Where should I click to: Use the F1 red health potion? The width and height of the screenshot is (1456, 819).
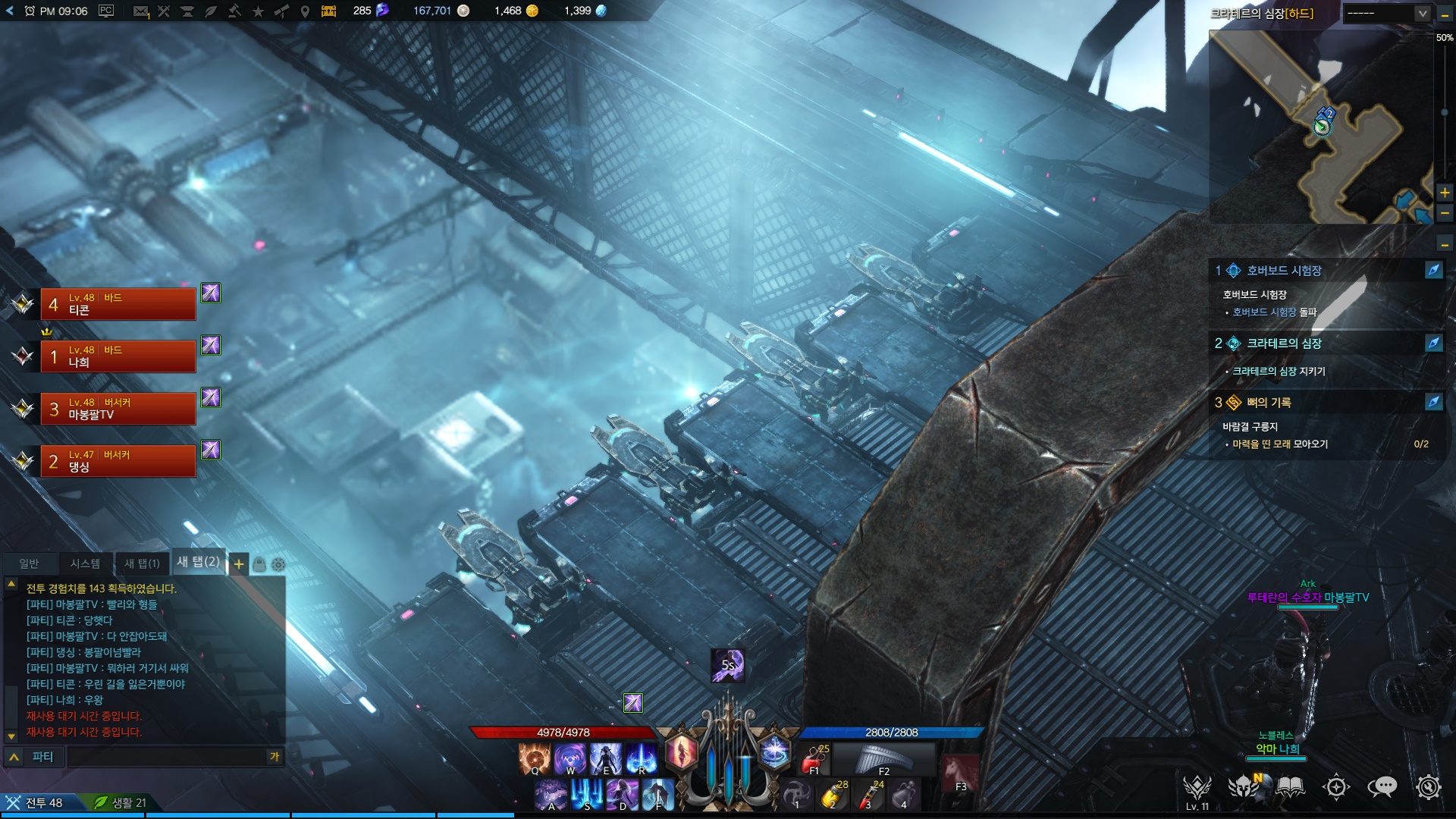coord(815,758)
